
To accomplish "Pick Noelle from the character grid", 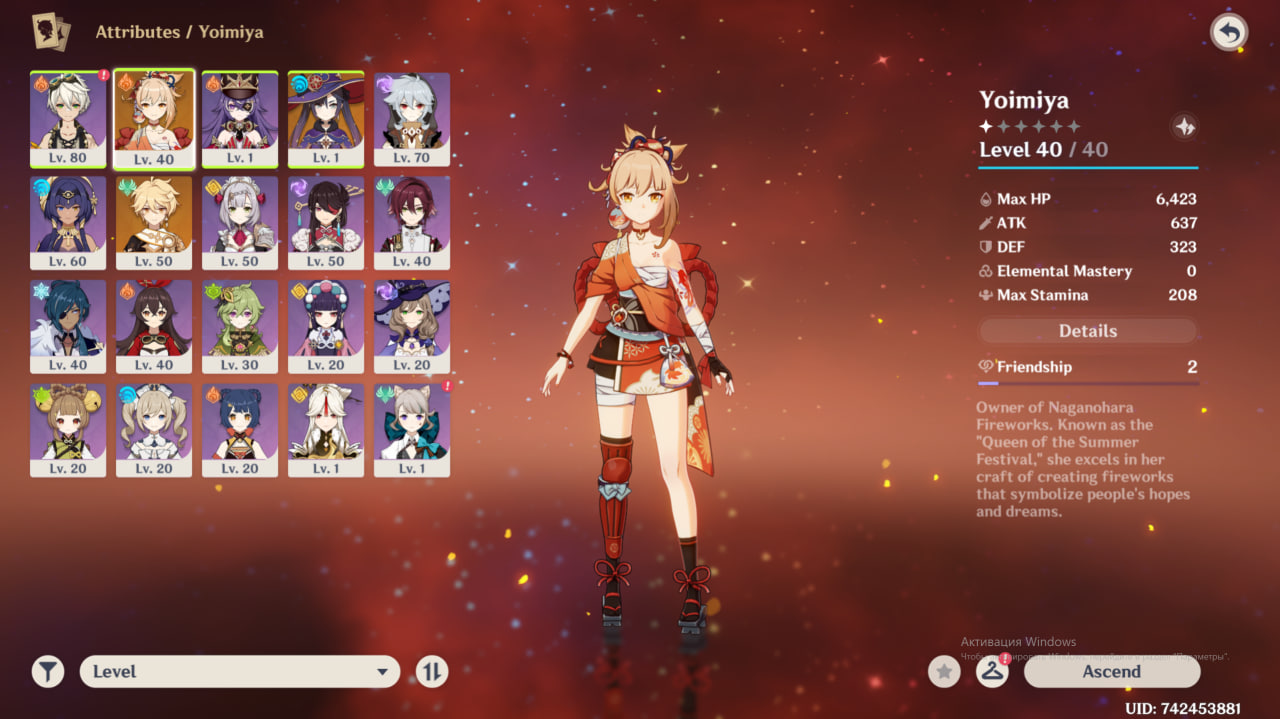I will (x=240, y=222).
